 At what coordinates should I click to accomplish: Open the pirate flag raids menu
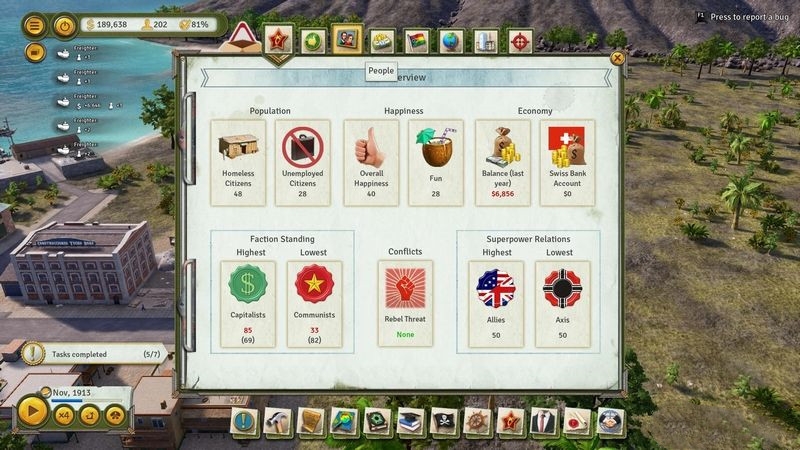point(443,421)
